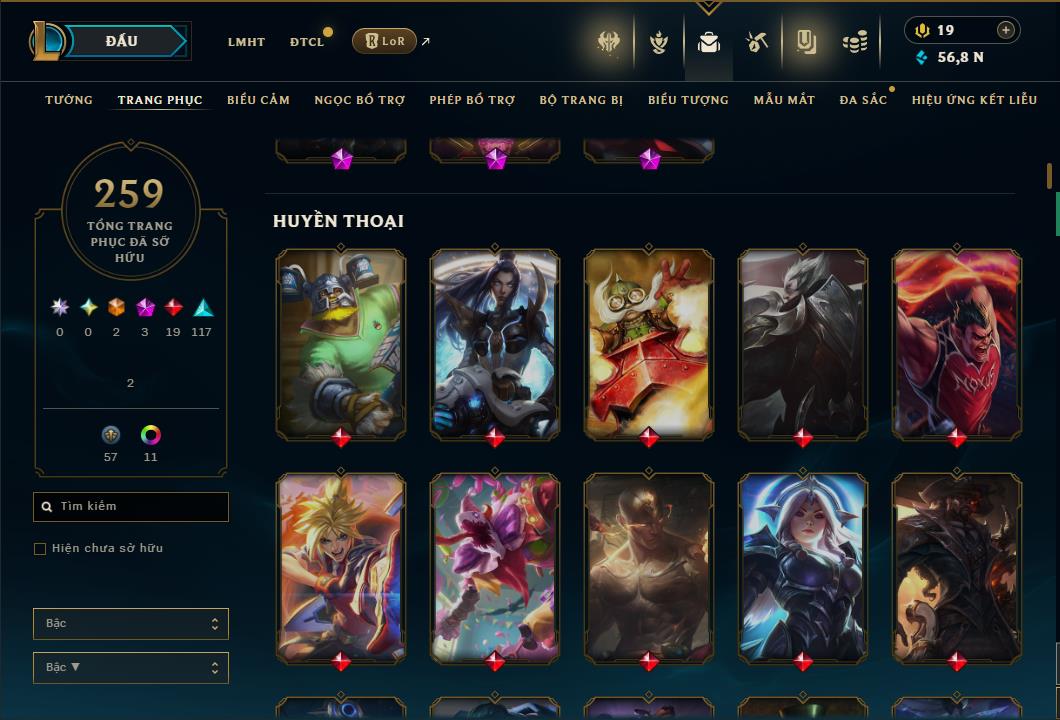
Task: Select the green-shirt bearded skin card
Action: click(341, 343)
